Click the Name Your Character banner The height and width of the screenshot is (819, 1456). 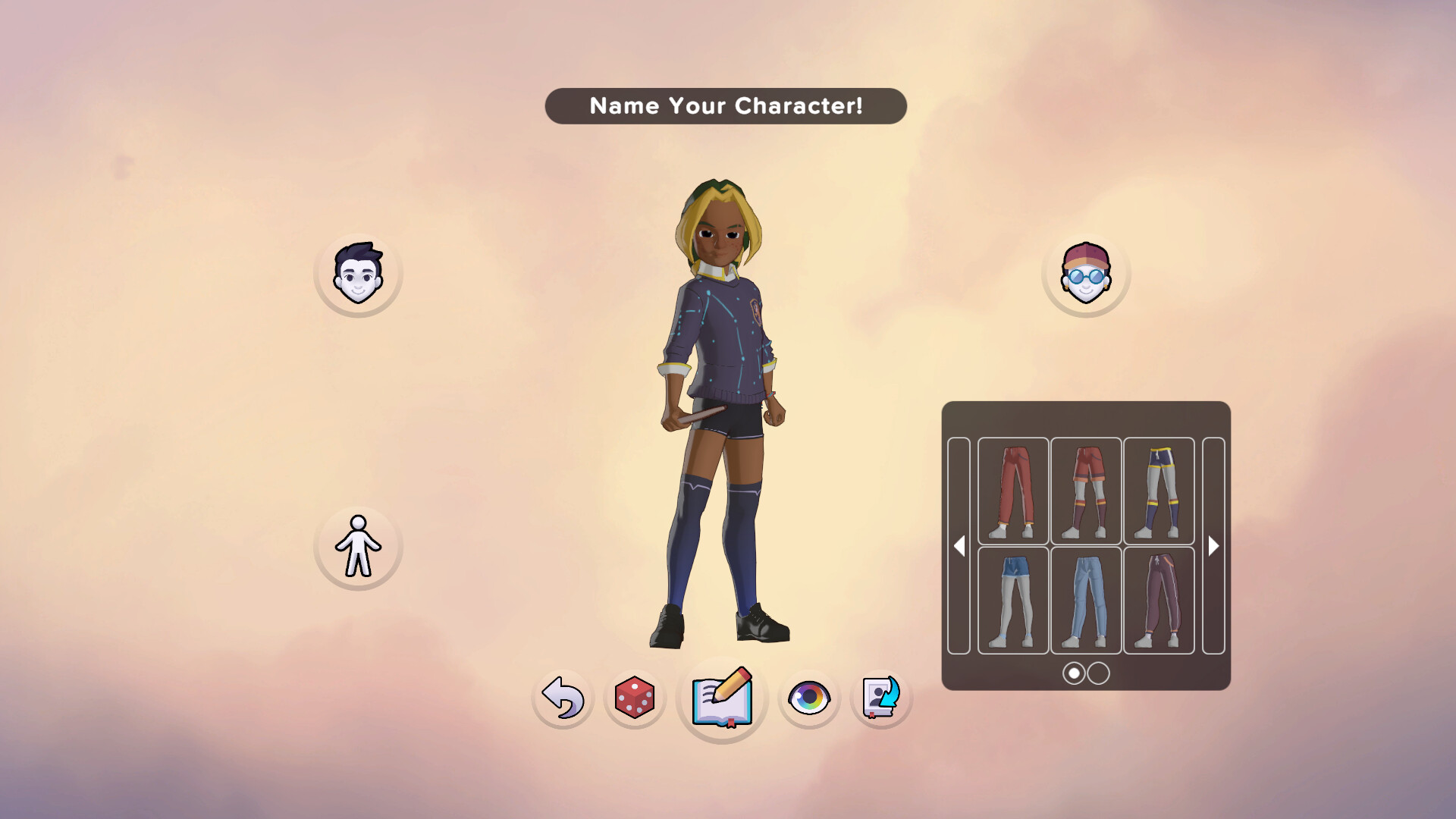click(x=726, y=106)
